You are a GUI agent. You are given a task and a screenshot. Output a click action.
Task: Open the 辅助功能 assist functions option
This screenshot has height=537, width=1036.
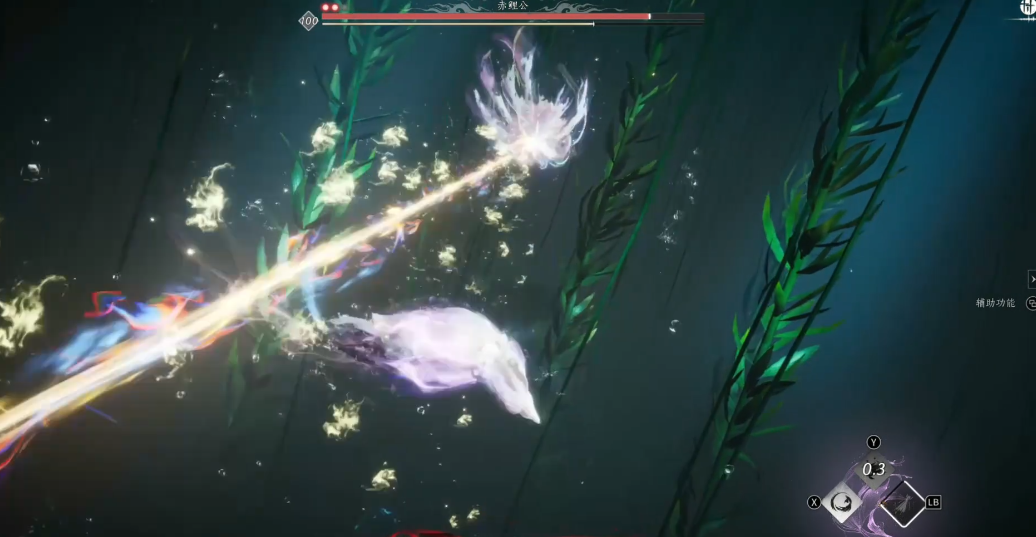pyautogui.click(x=997, y=303)
